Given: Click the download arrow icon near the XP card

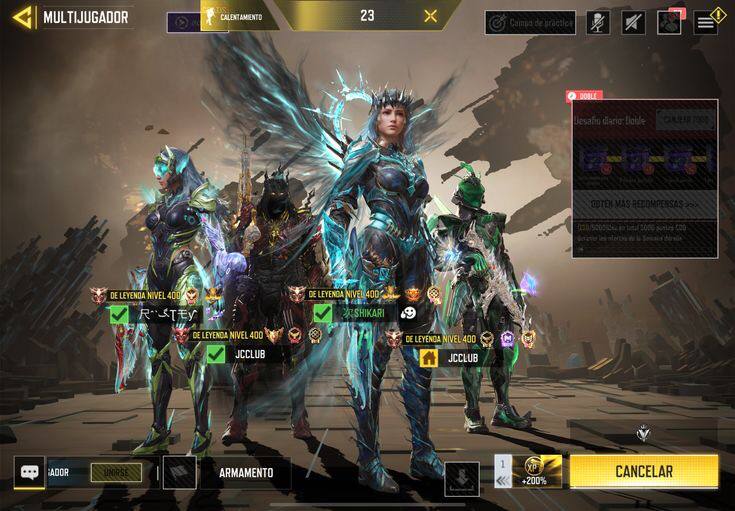Looking at the screenshot, I should click(462, 478).
